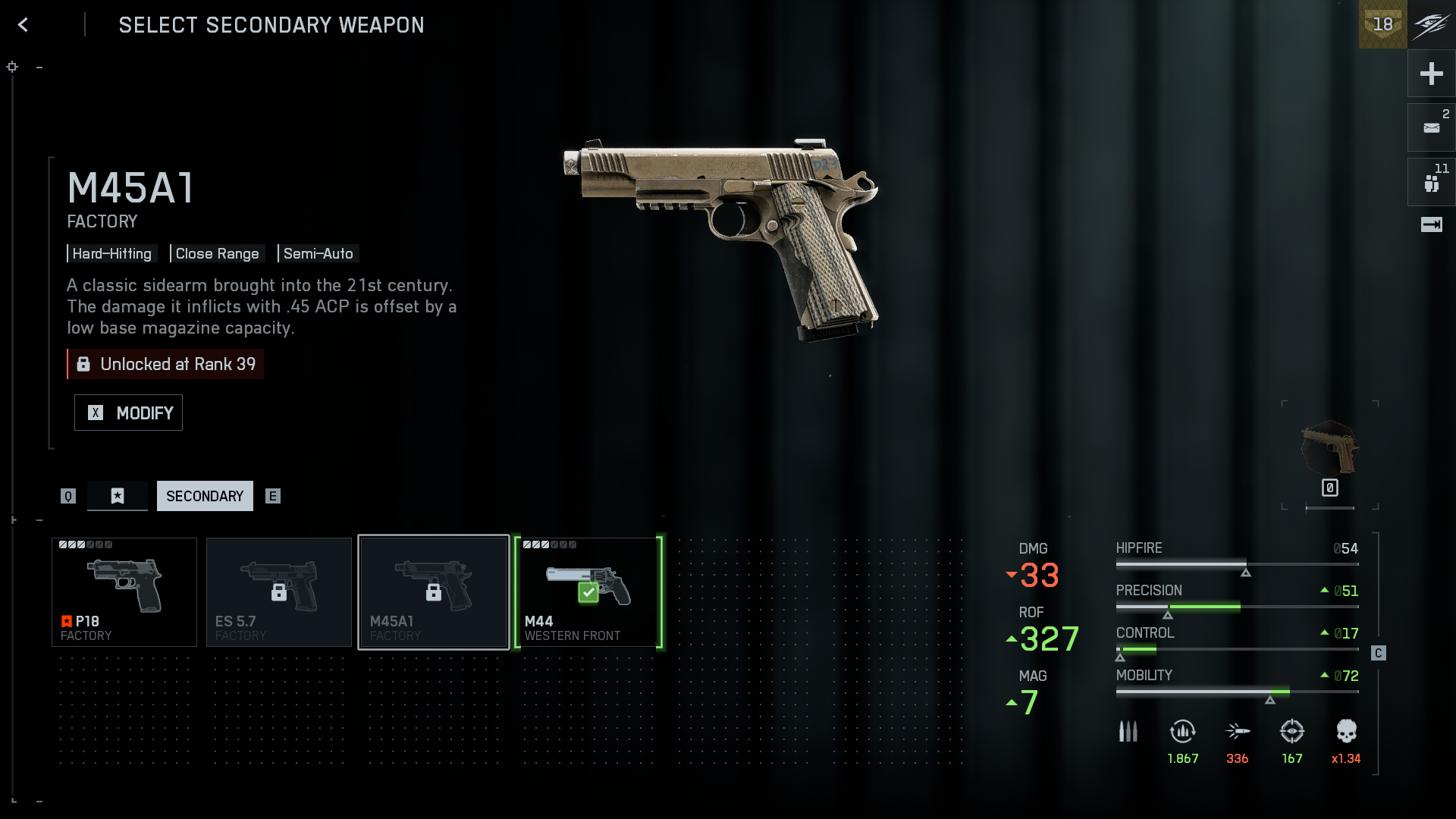Click the plus button in sidebar
This screenshot has width=1456, height=819.
point(1431,74)
